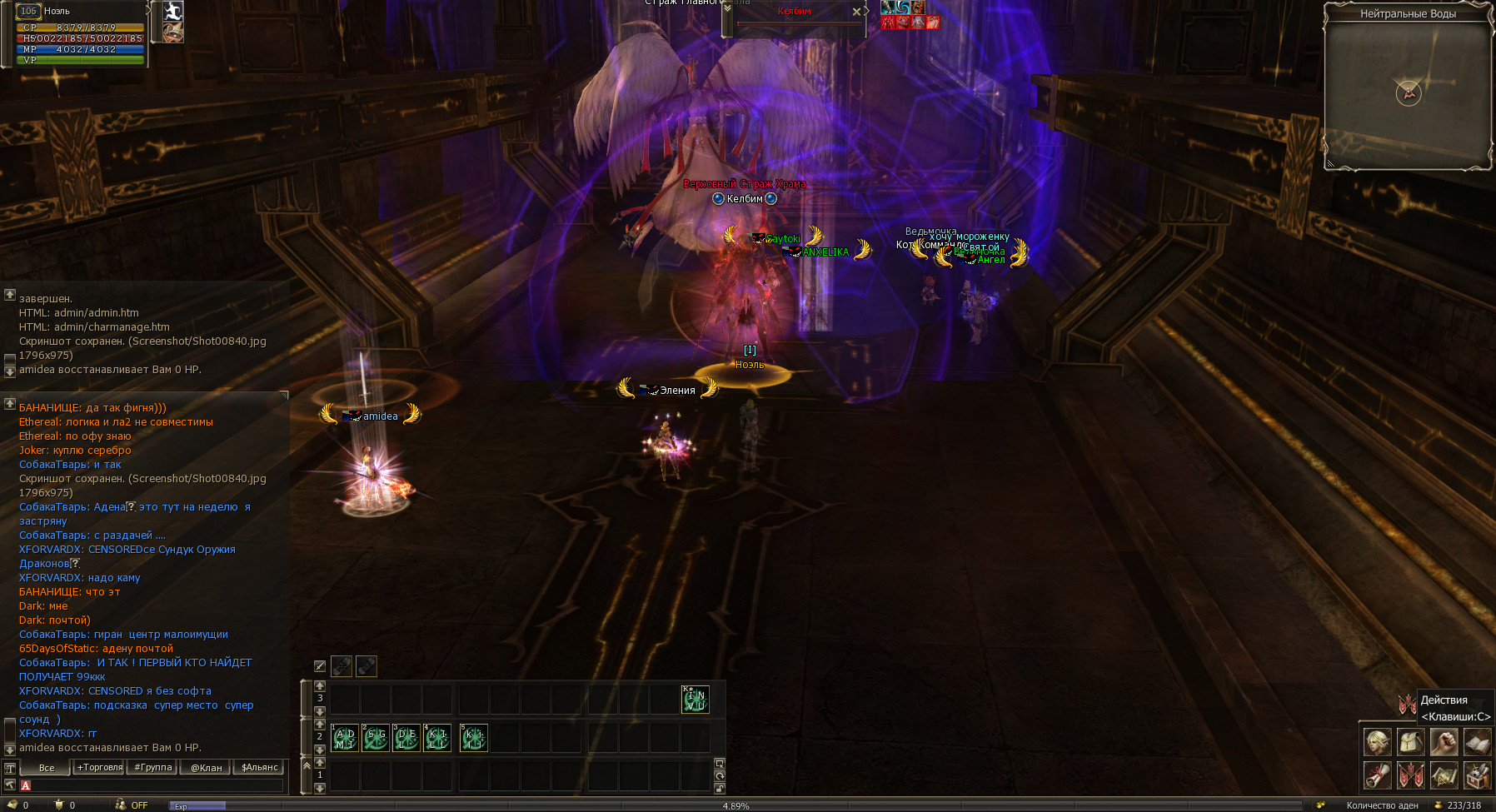
Task: Open the quest scroll icon
Action: [1377, 775]
